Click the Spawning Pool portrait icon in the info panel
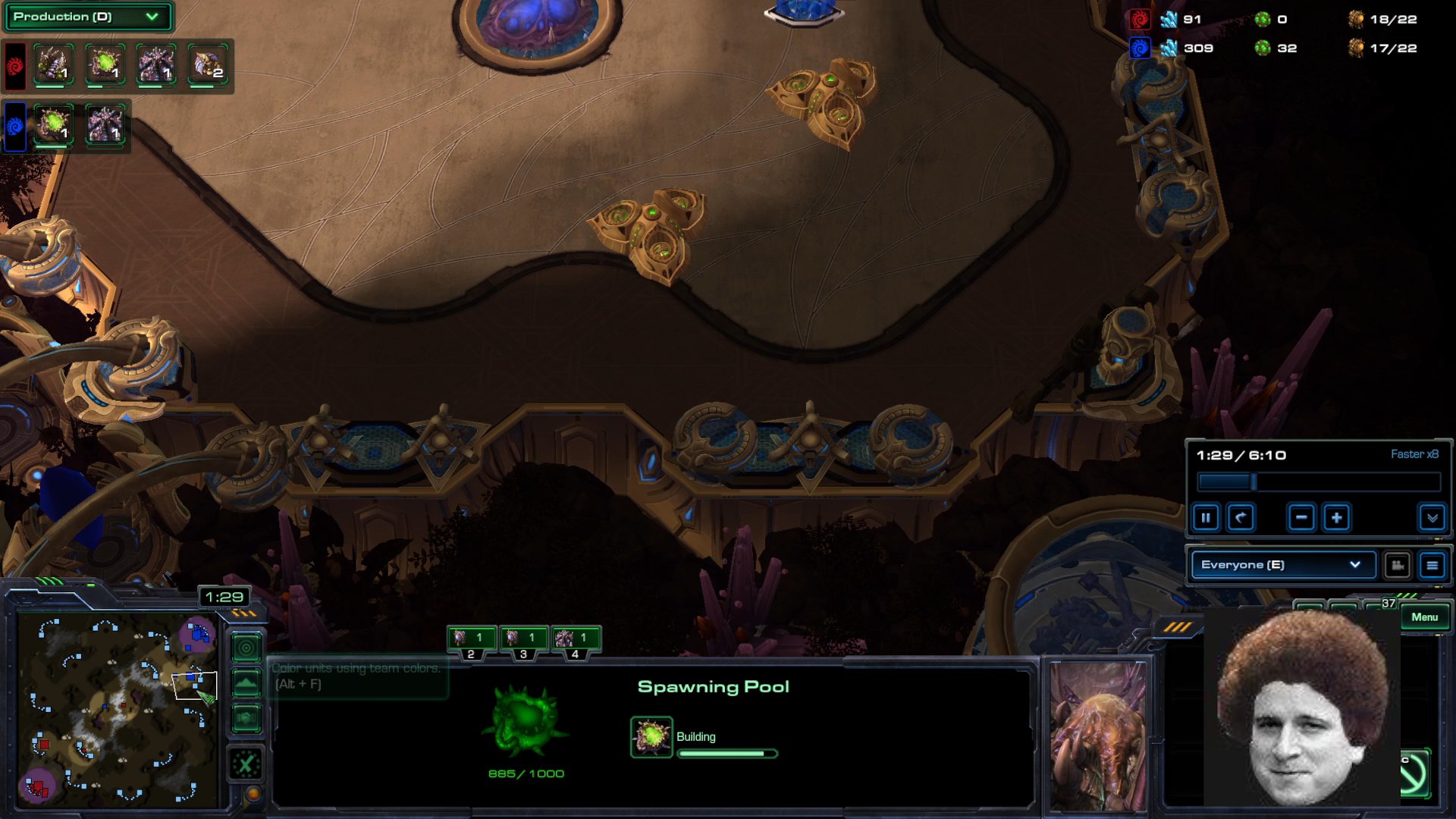The image size is (1456, 819). [x=651, y=736]
